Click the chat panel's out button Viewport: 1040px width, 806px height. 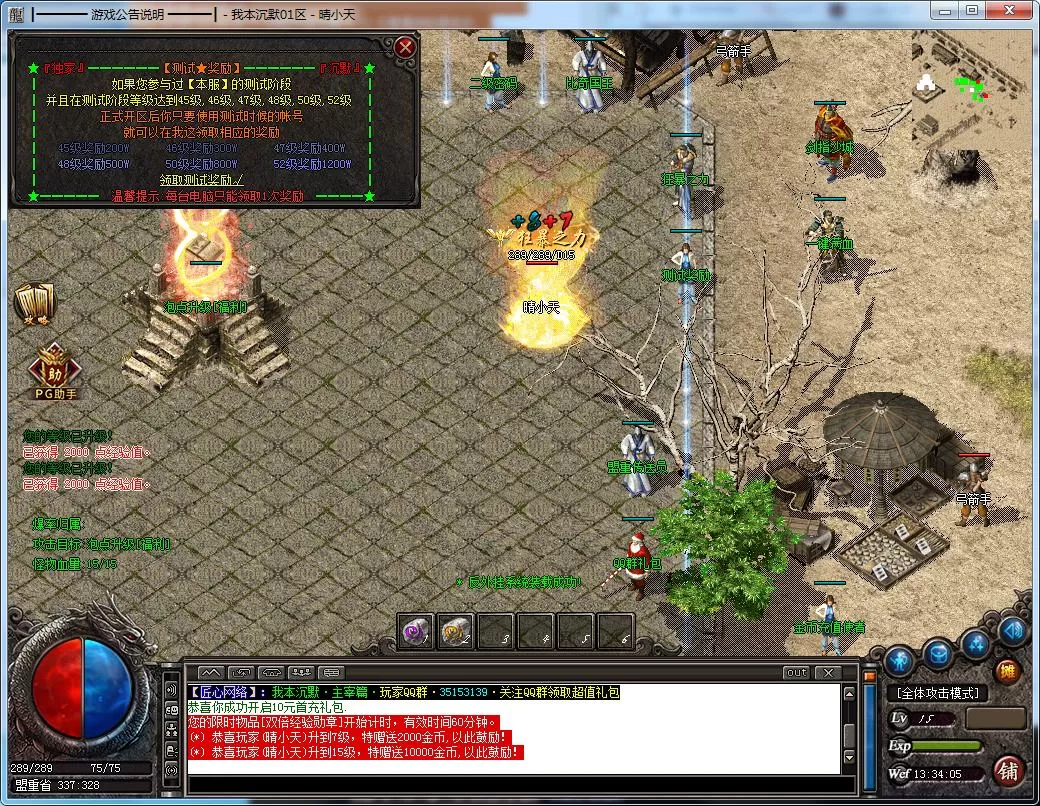pos(796,672)
